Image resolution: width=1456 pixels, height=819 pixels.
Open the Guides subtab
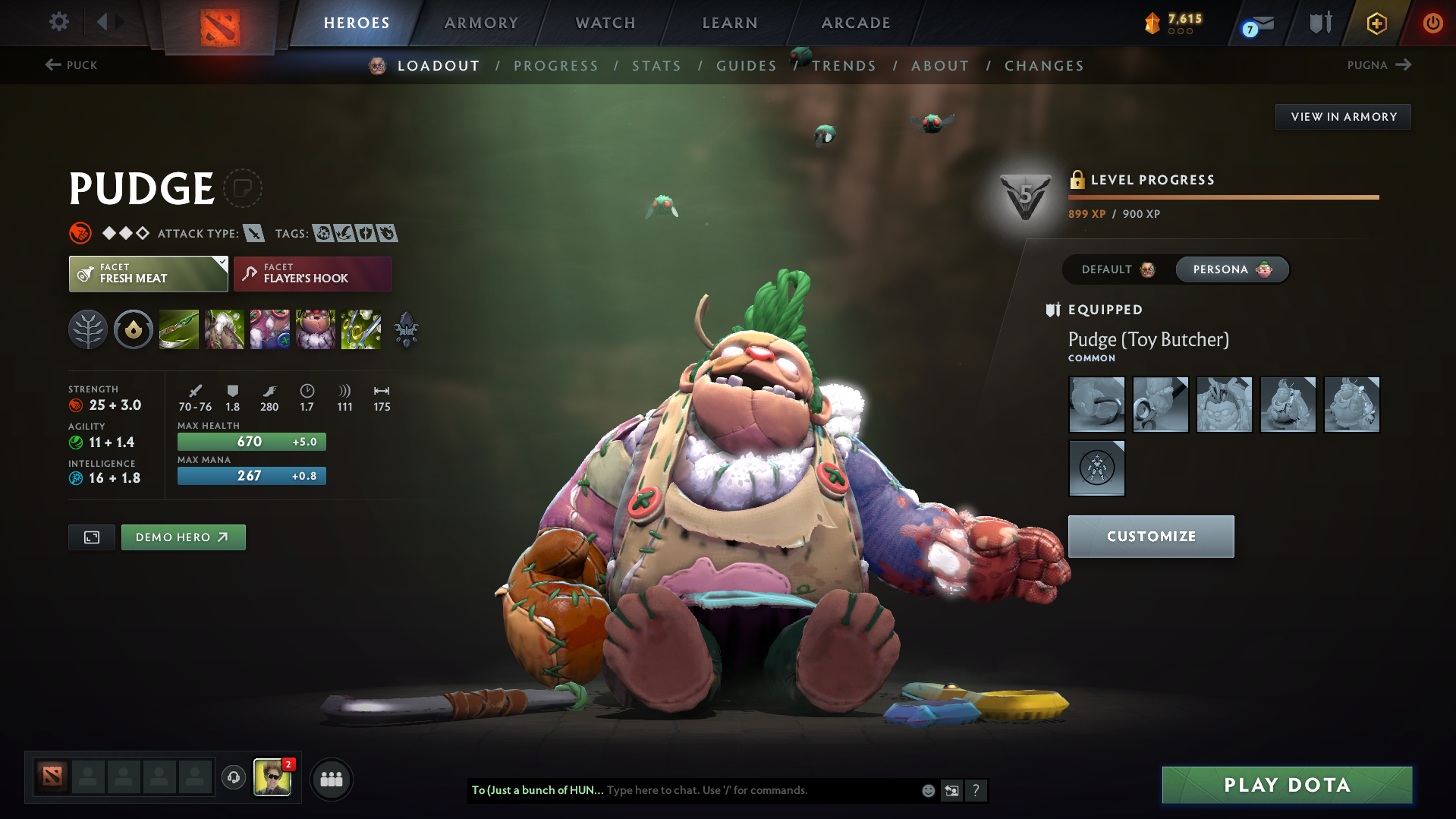(747, 66)
